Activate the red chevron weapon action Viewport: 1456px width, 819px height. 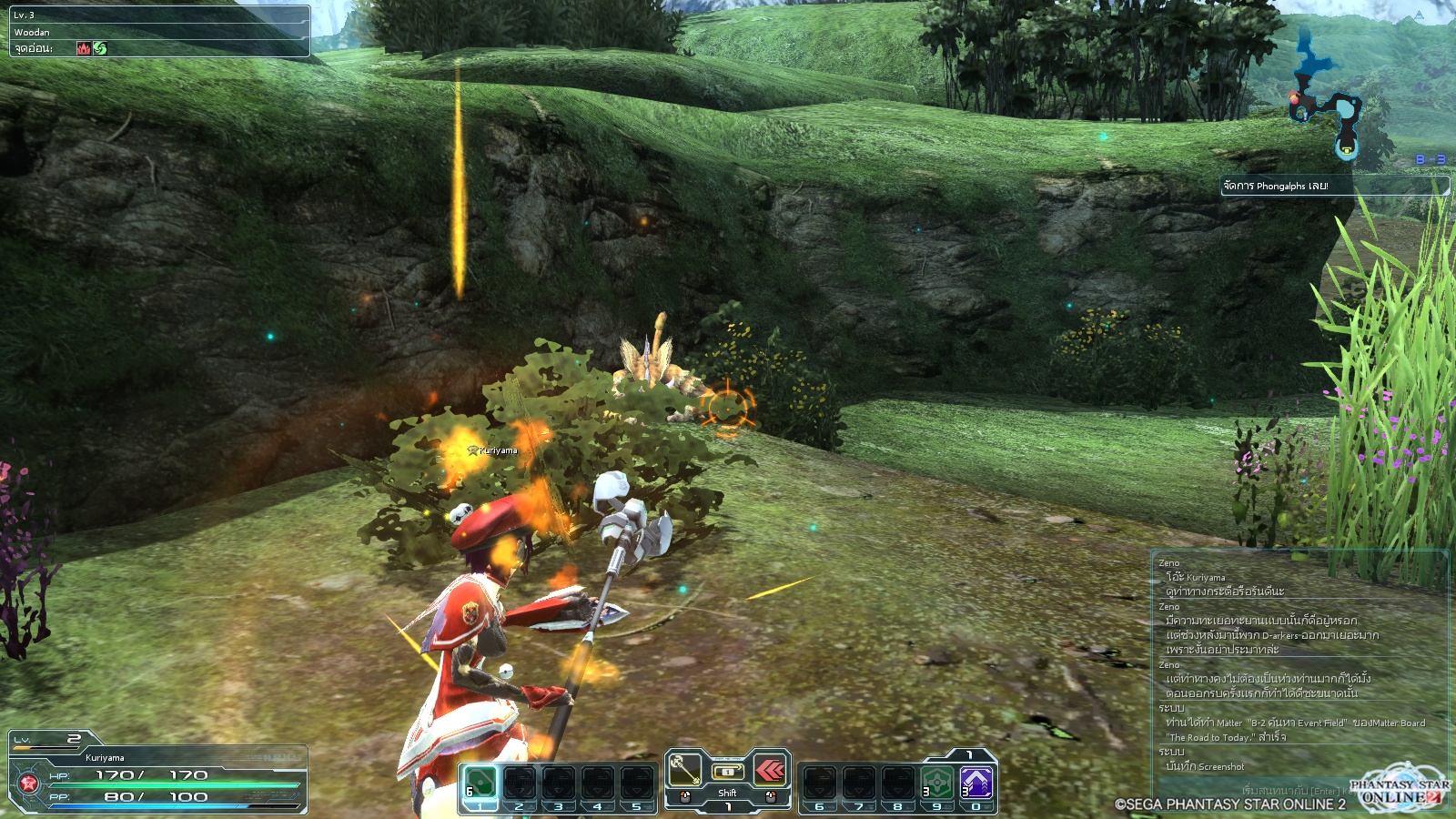pos(770,771)
